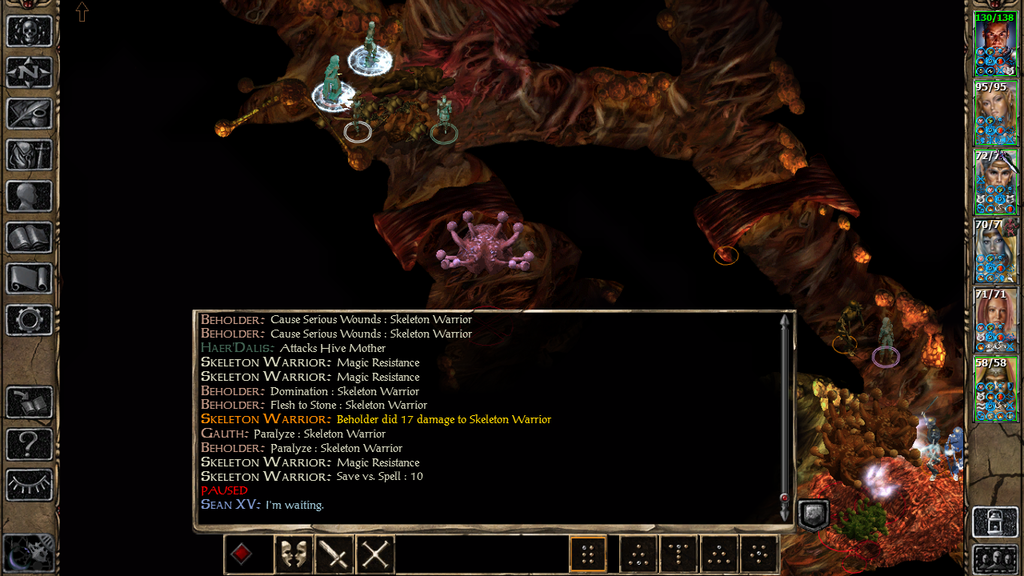Select the 130/138 party leader portrait

pos(996,45)
